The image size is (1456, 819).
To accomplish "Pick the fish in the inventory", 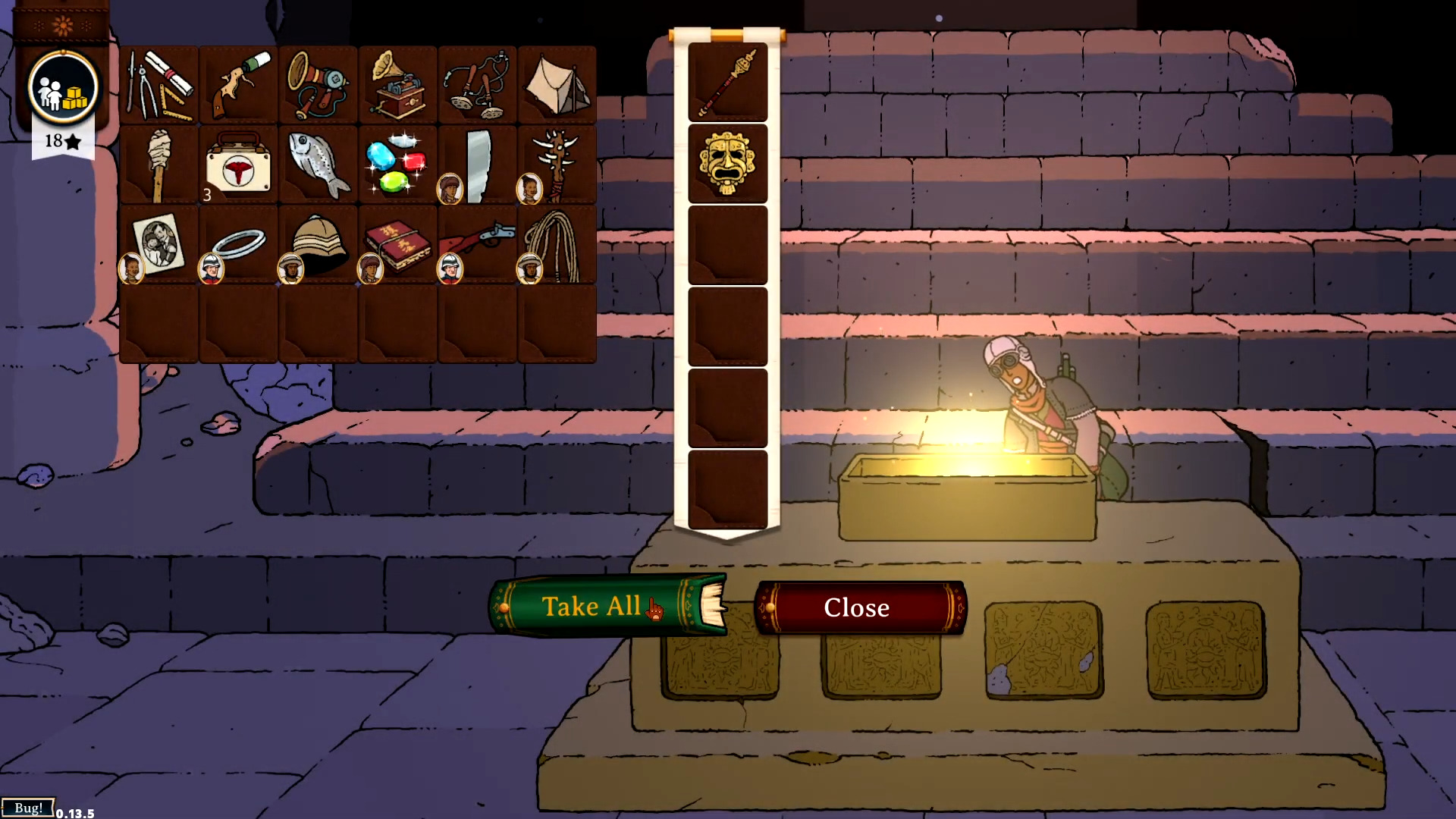I will coord(318,165).
